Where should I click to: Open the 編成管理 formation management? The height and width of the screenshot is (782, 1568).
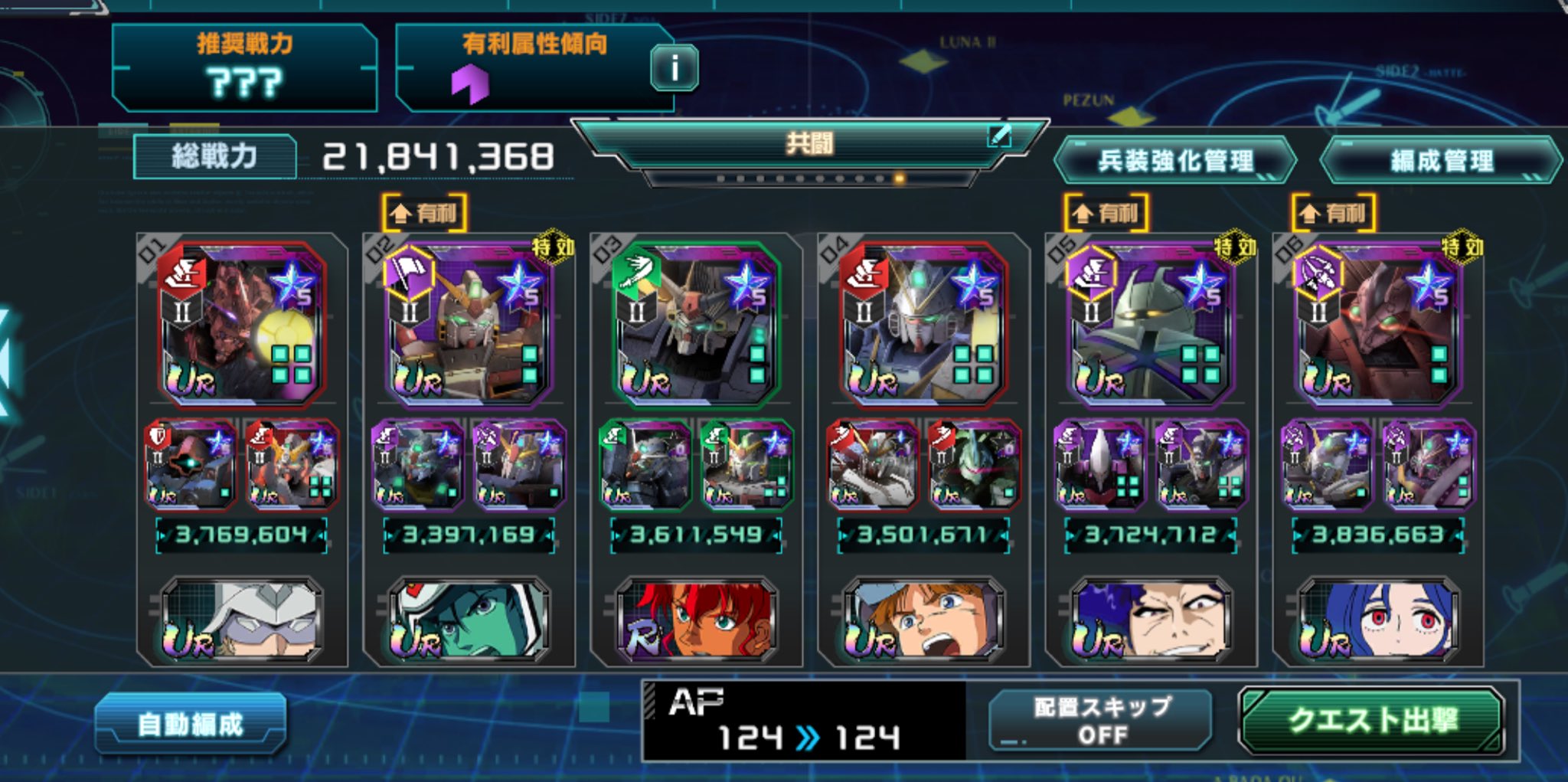click(1441, 161)
